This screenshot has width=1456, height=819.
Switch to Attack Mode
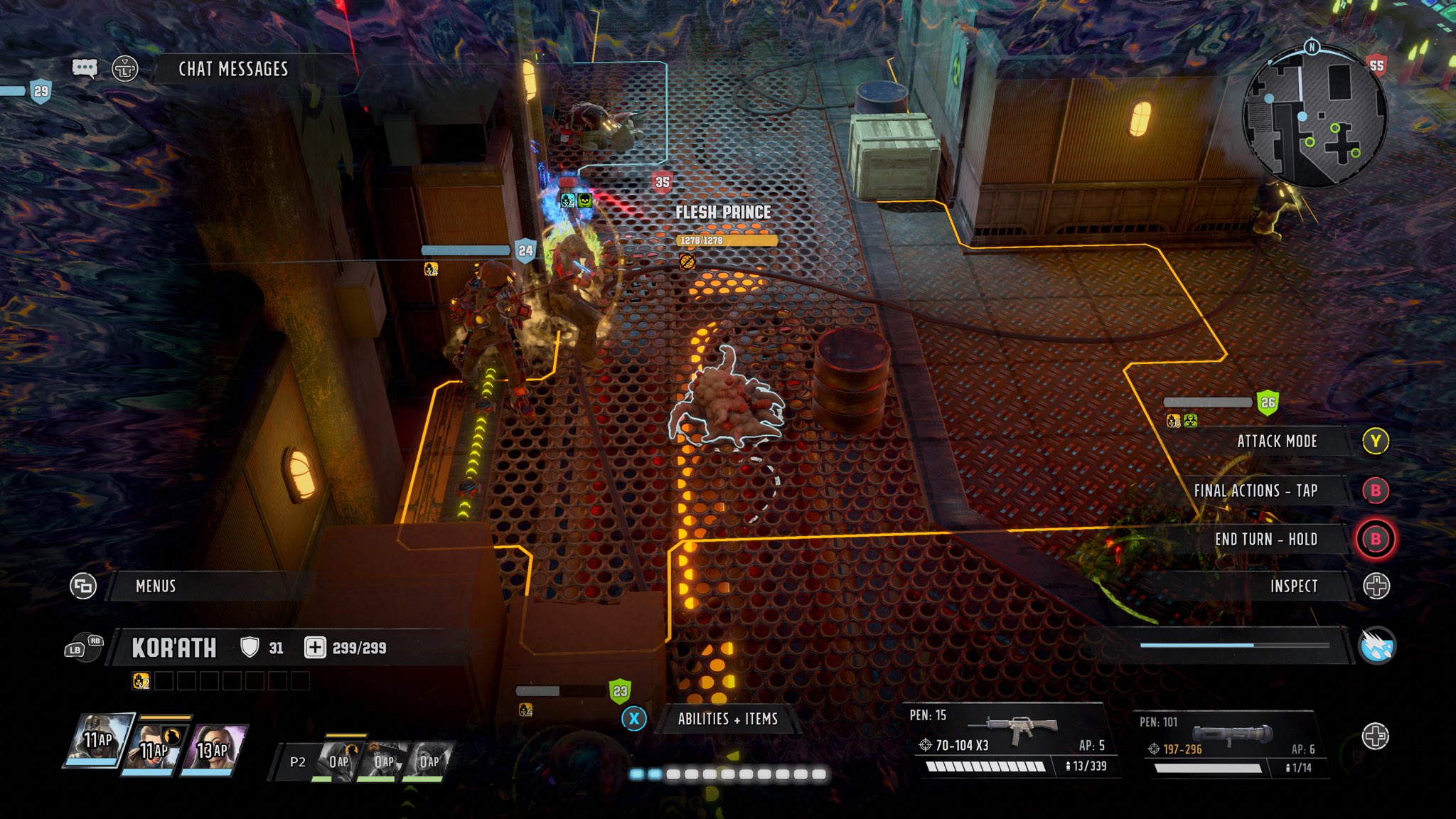point(1277,441)
